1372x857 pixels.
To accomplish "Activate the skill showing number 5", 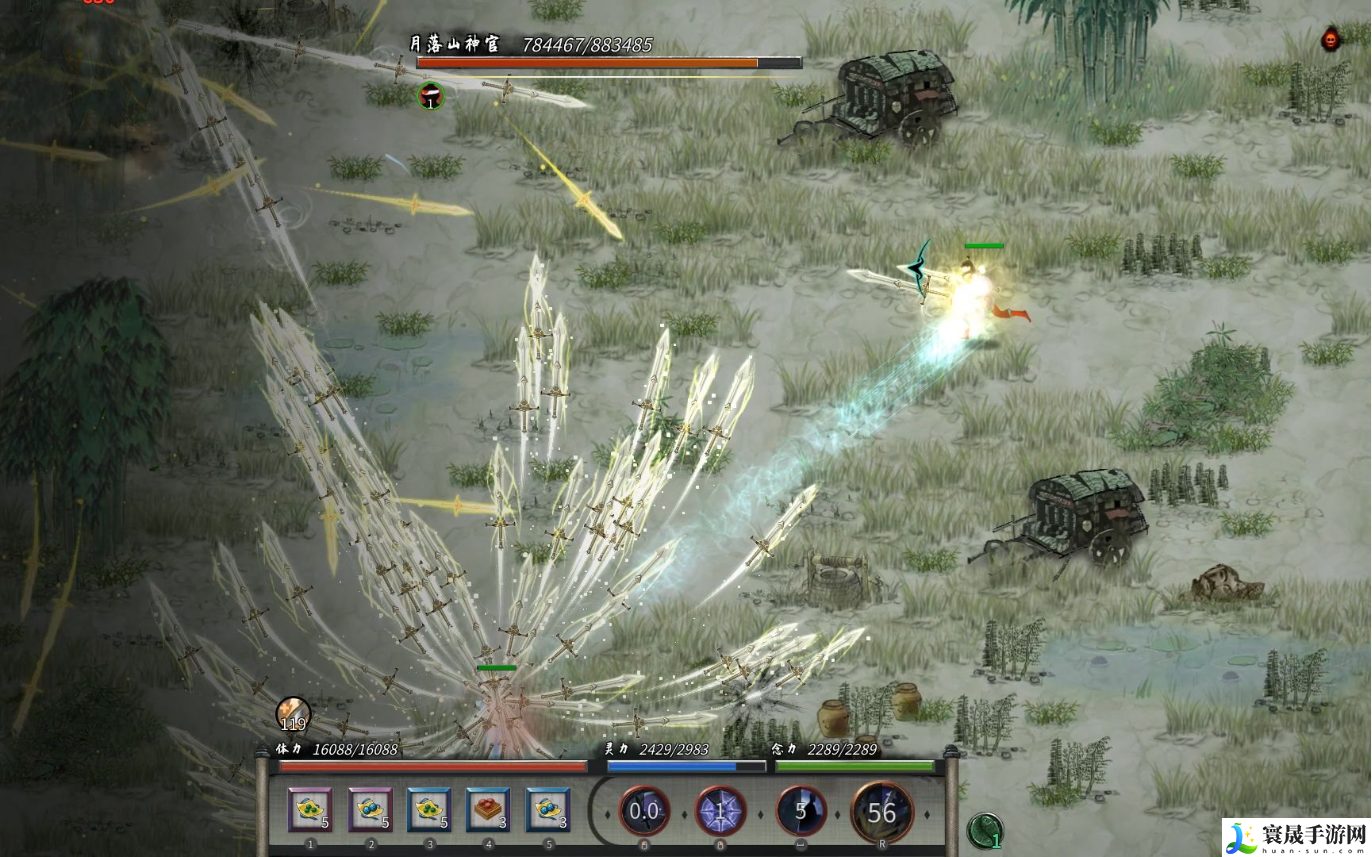I will pyautogui.click(x=801, y=811).
